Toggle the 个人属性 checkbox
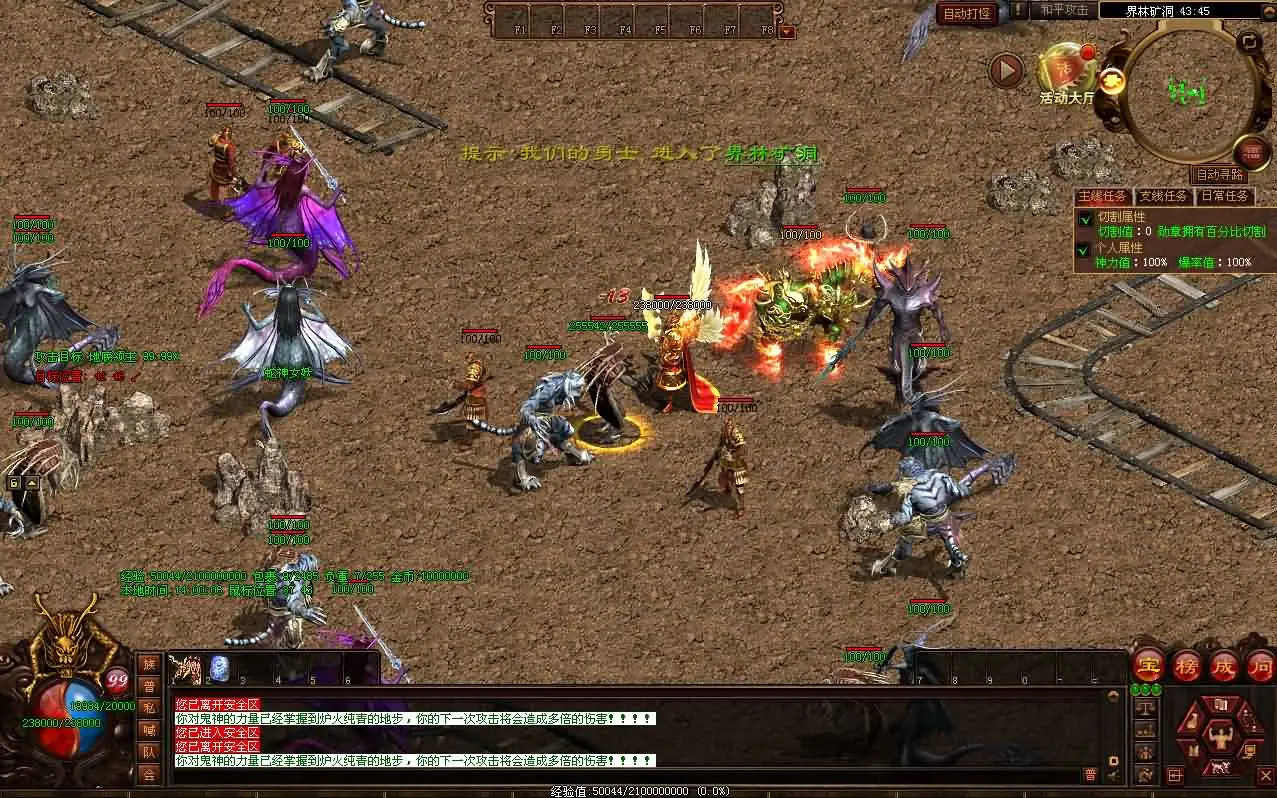Image resolution: width=1277 pixels, height=798 pixels. (x=1085, y=249)
